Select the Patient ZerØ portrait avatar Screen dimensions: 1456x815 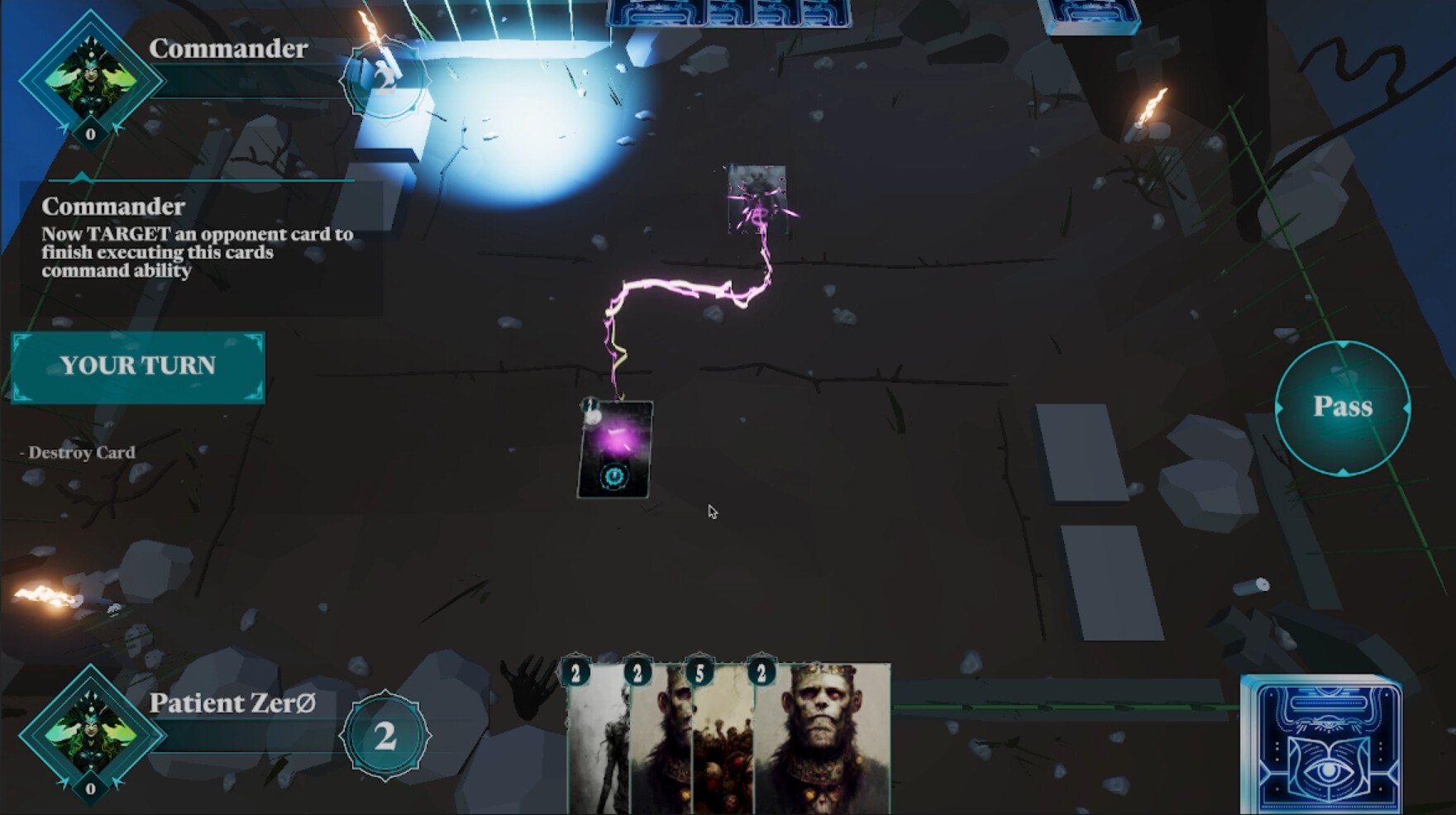coord(89,736)
